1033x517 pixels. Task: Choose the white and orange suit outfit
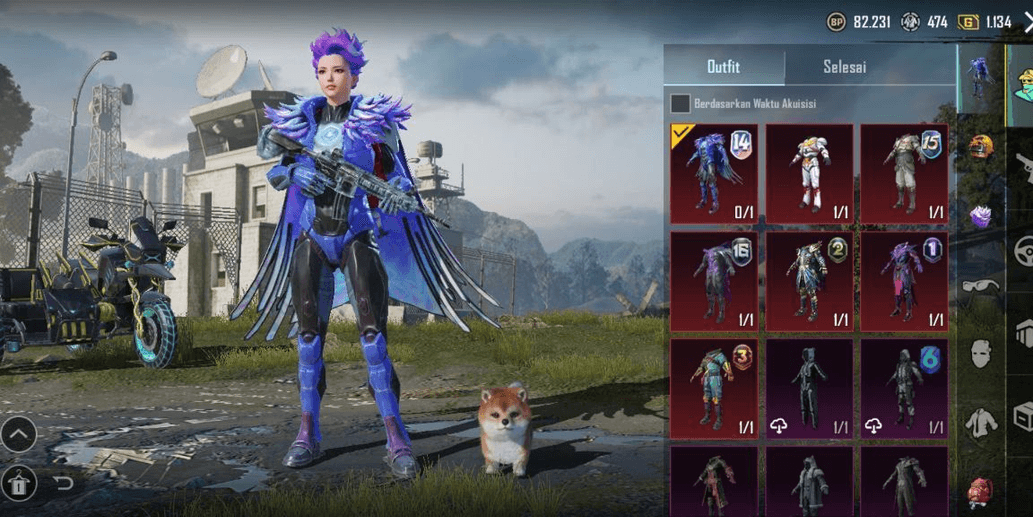(x=809, y=173)
